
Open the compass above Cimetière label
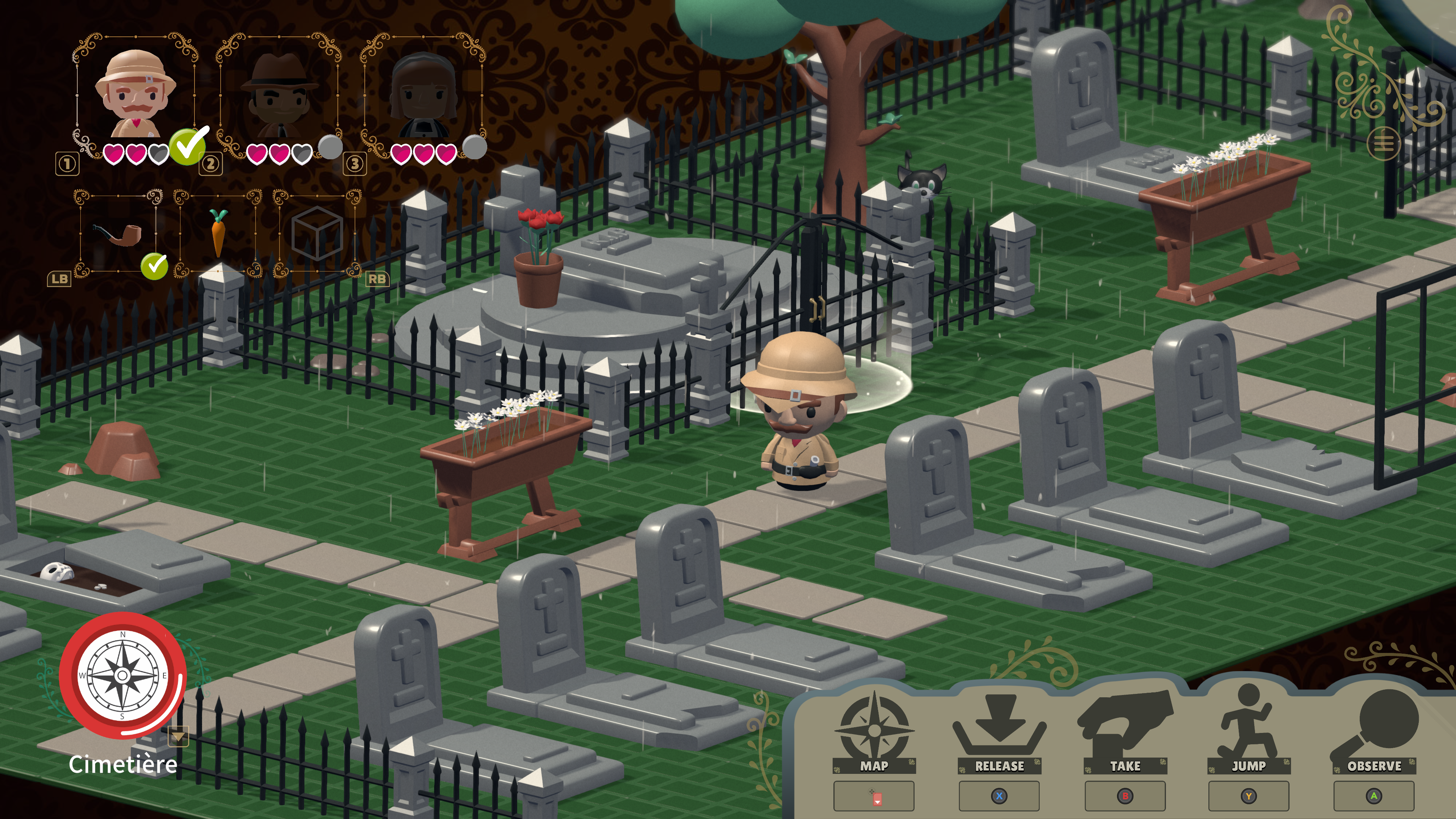point(122,675)
